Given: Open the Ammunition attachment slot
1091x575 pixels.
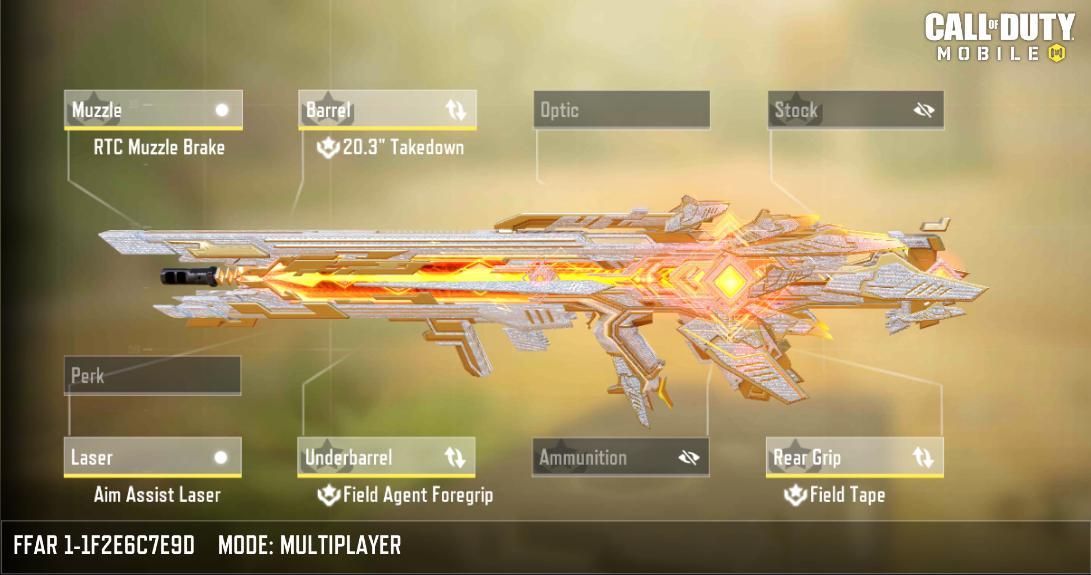Looking at the screenshot, I should coord(605,458).
